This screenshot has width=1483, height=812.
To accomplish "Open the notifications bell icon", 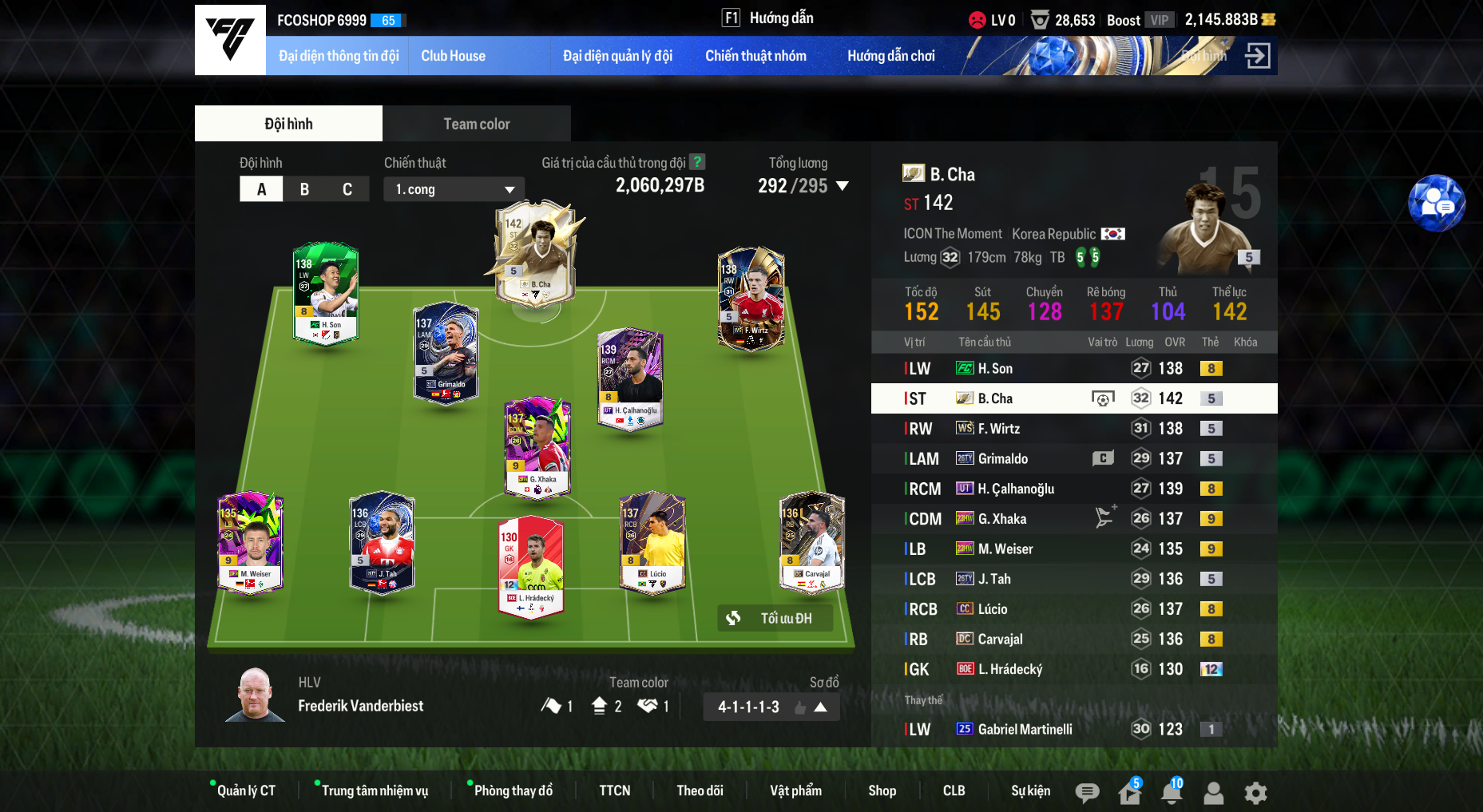I will tap(1172, 793).
